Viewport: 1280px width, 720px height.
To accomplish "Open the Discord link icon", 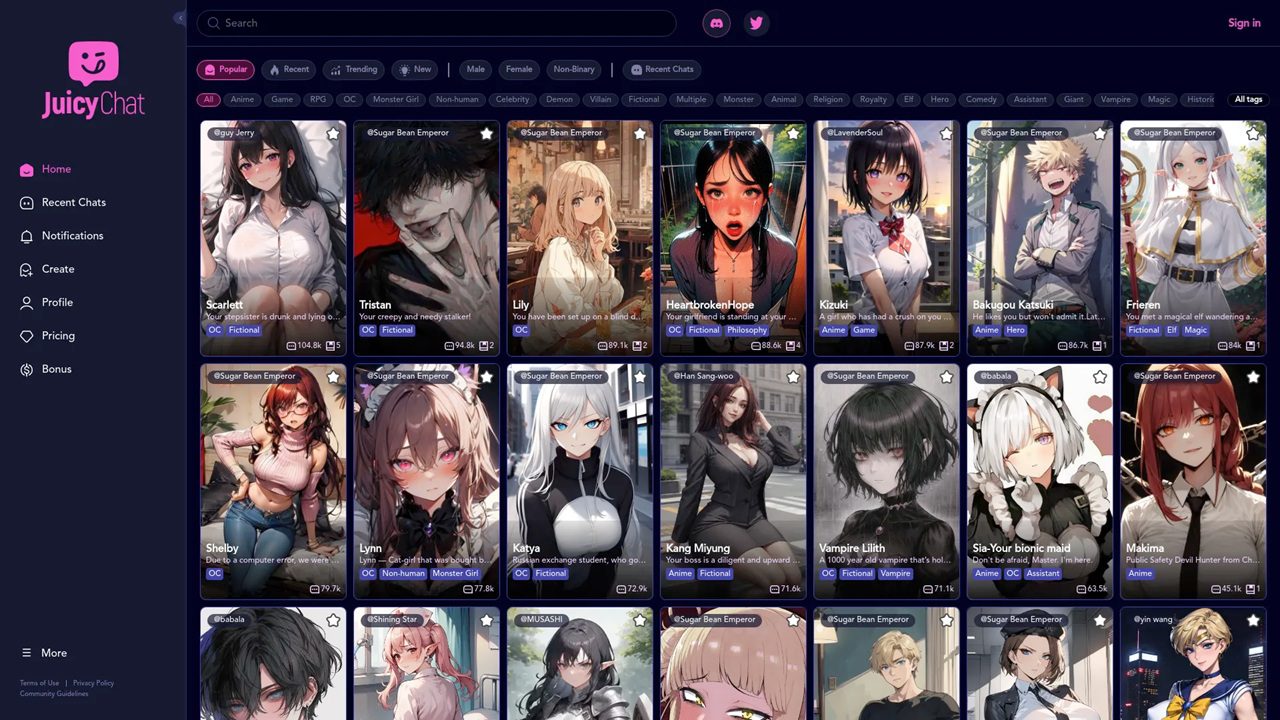I will (x=716, y=23).
